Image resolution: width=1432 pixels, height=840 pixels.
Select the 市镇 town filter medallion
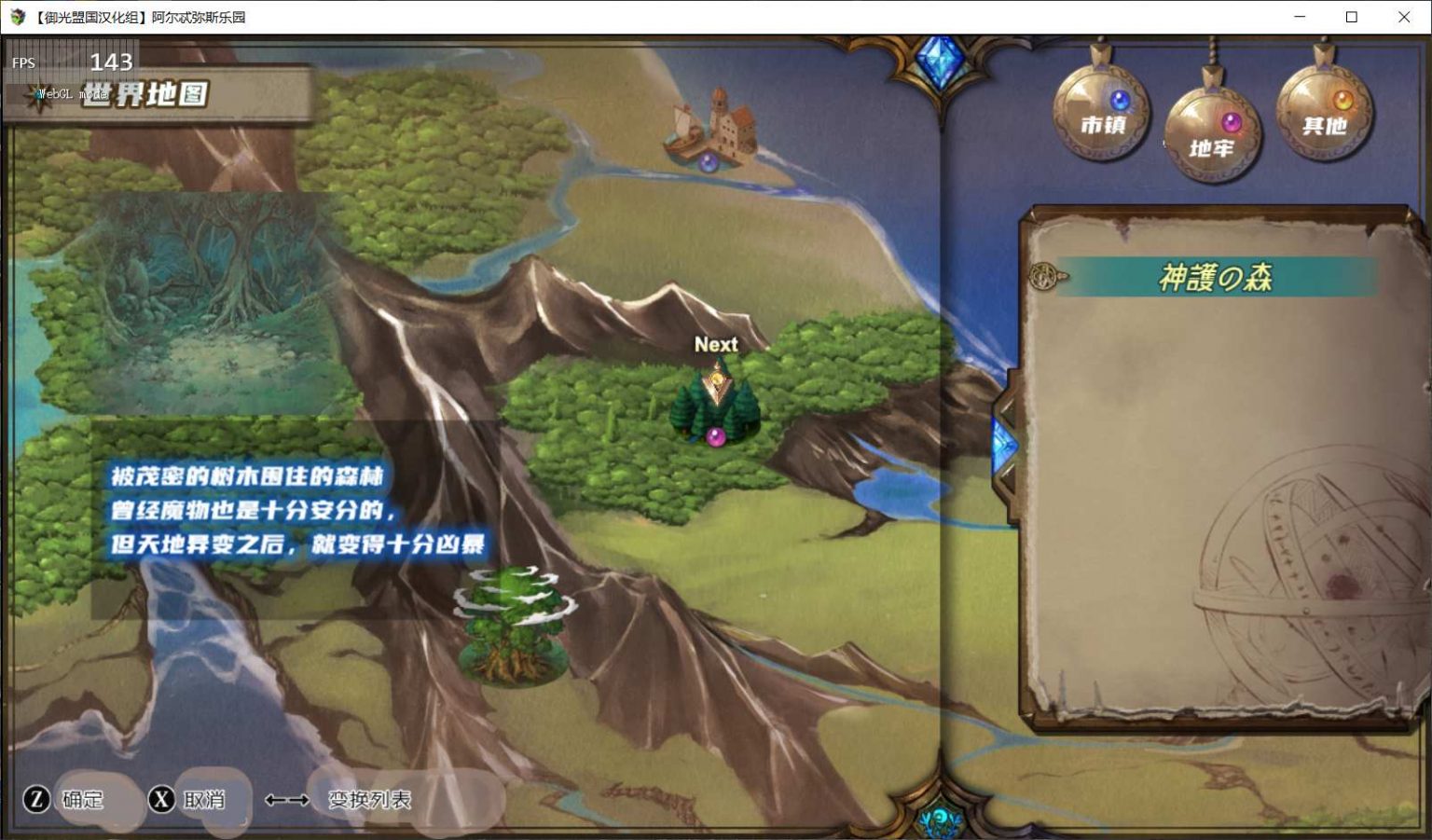1103,110
